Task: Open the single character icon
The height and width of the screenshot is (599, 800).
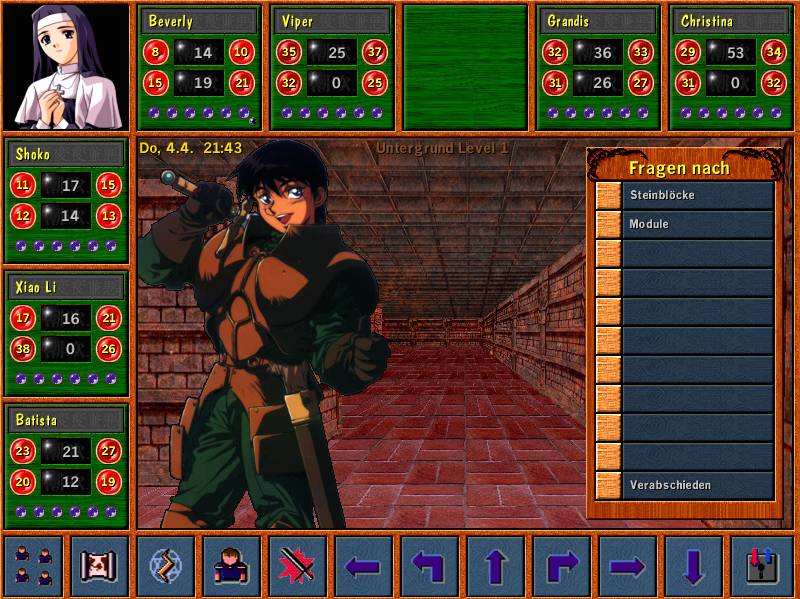Action: pyautogui.click(x=231, y=566)
